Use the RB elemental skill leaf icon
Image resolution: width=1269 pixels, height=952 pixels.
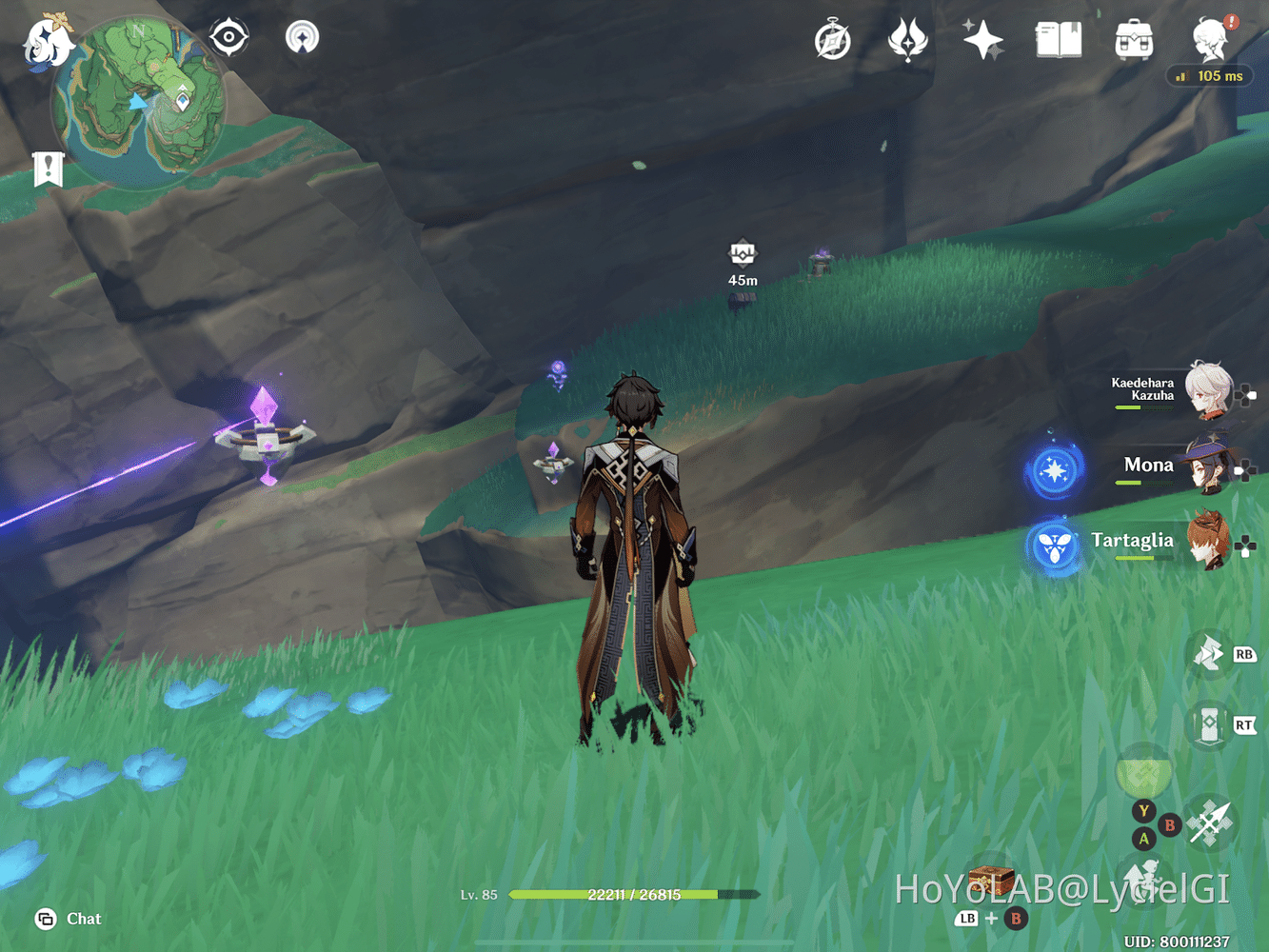coord(1209,655)
